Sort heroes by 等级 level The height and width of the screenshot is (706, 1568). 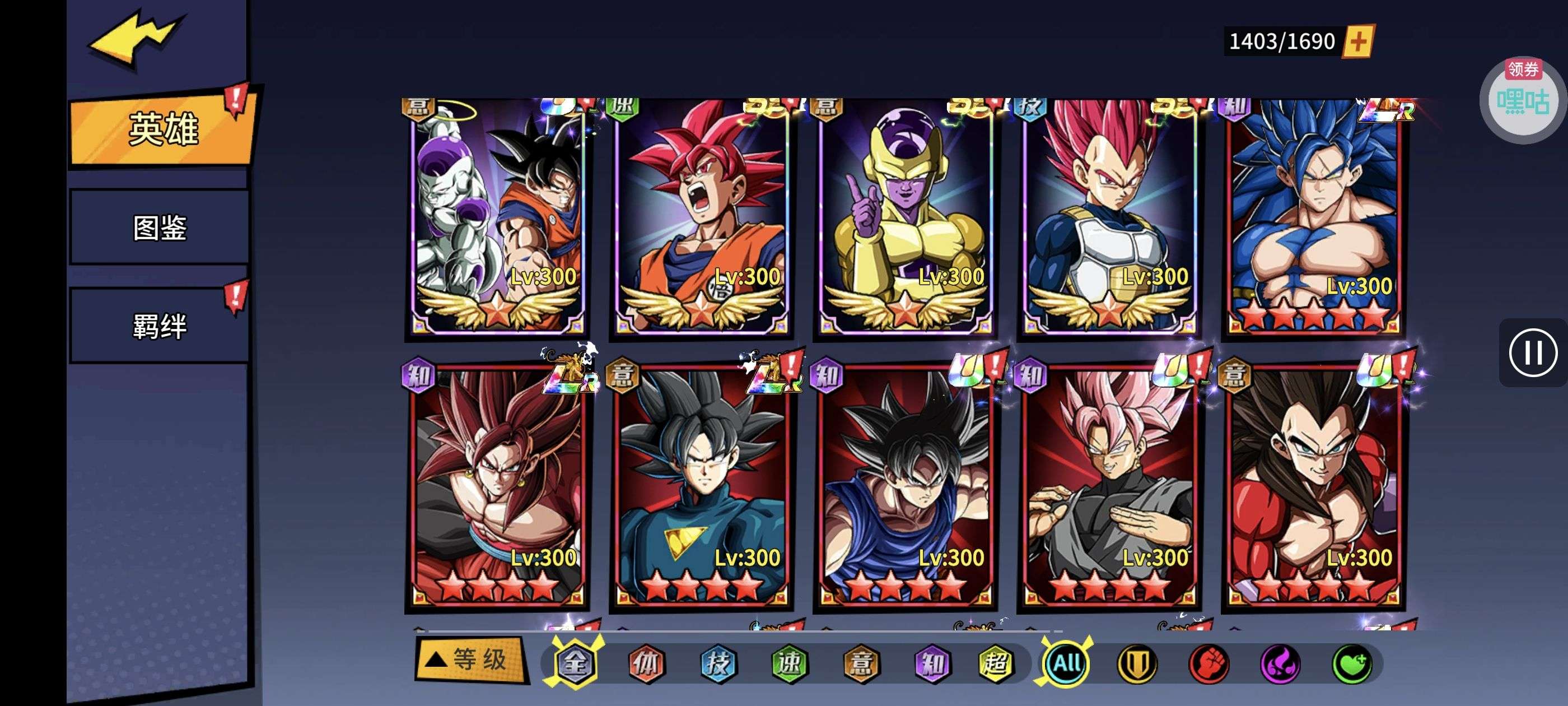(470, 659)
